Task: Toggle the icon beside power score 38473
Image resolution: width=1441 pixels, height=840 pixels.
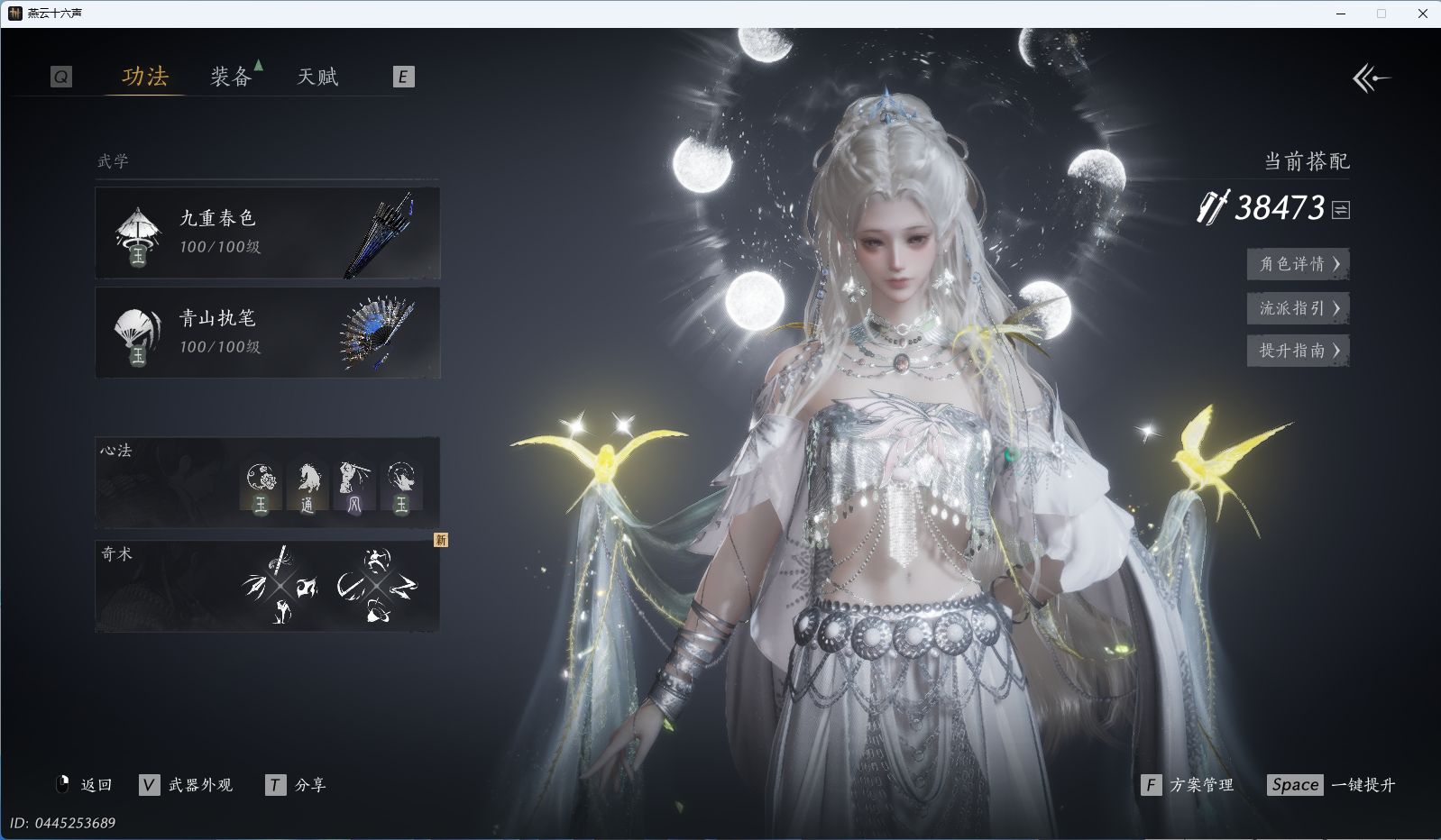Action: [1341, 210]
